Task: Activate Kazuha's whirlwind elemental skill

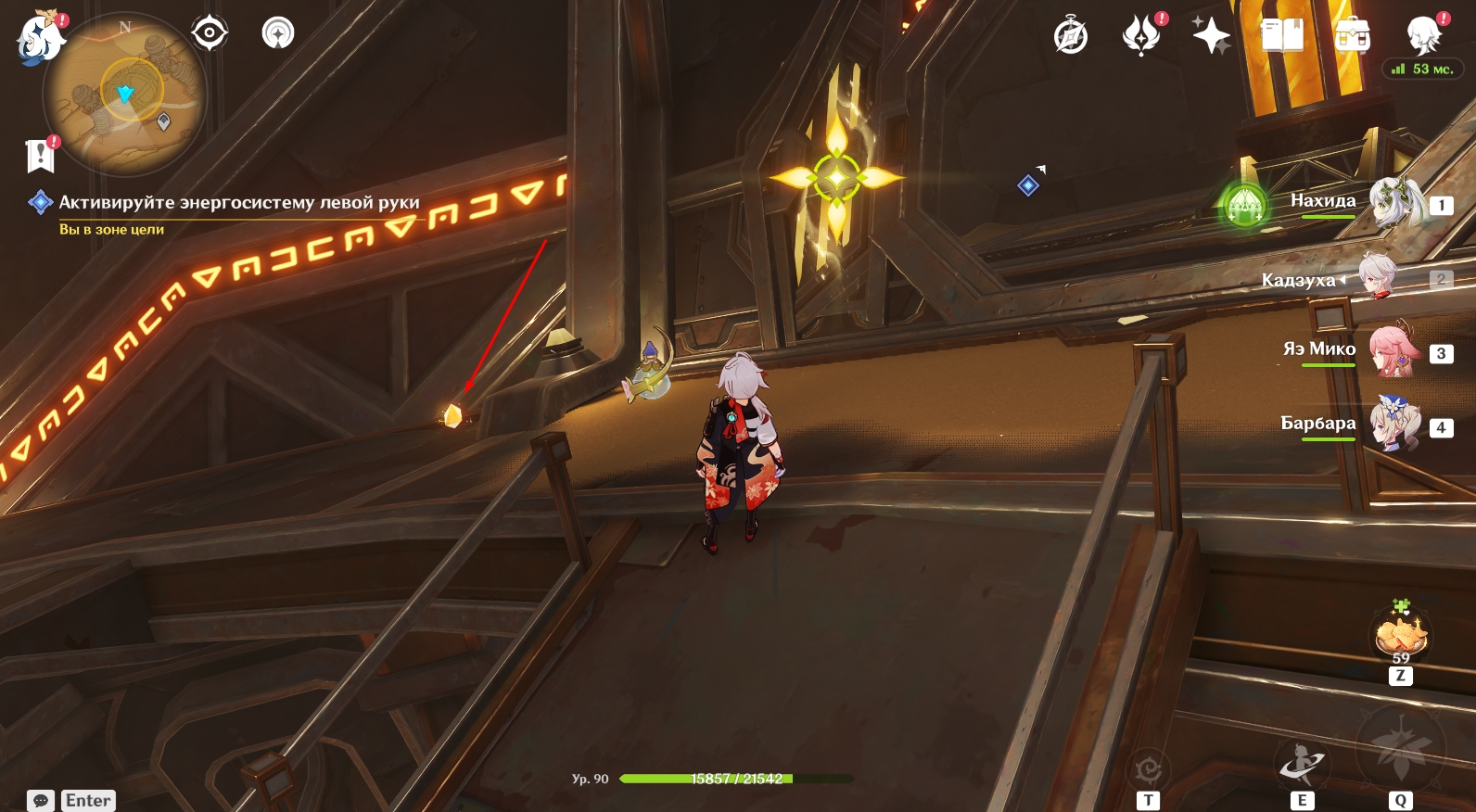Action: pos(1302,765)
